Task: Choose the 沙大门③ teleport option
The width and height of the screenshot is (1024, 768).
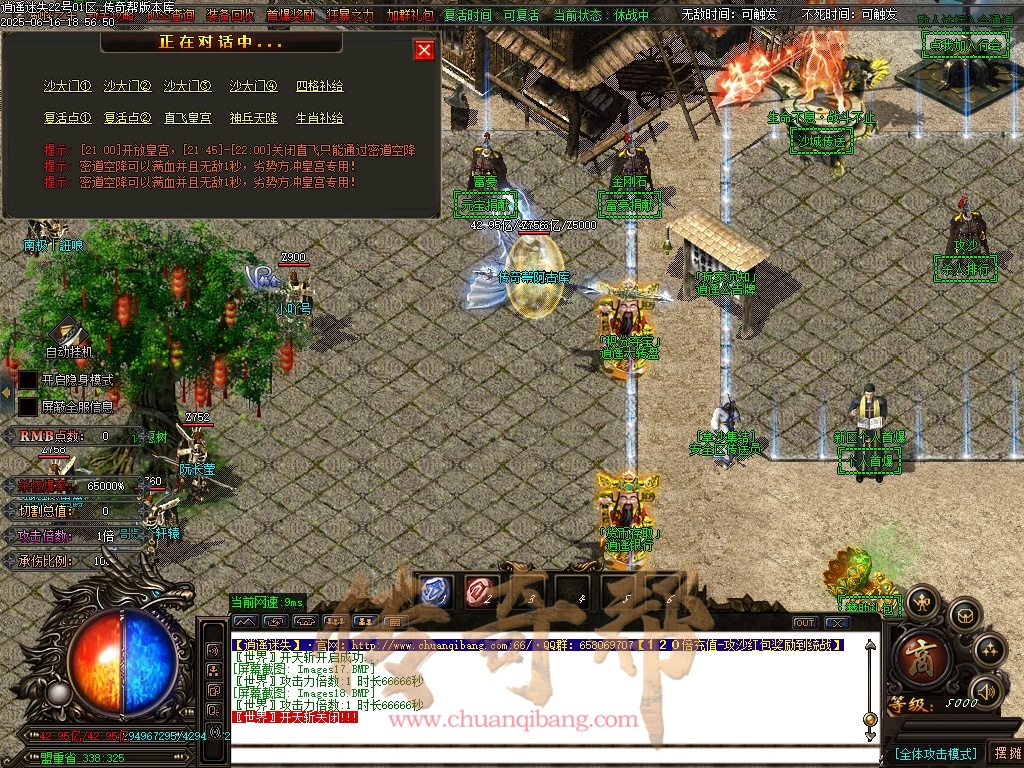Action: pos(187,87)
